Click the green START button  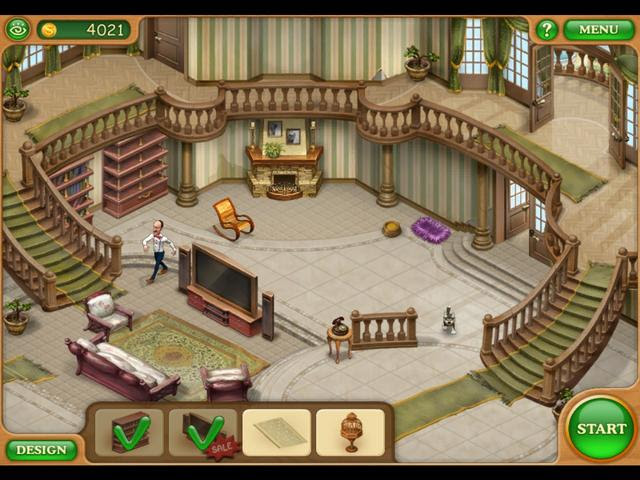(601, 428)
